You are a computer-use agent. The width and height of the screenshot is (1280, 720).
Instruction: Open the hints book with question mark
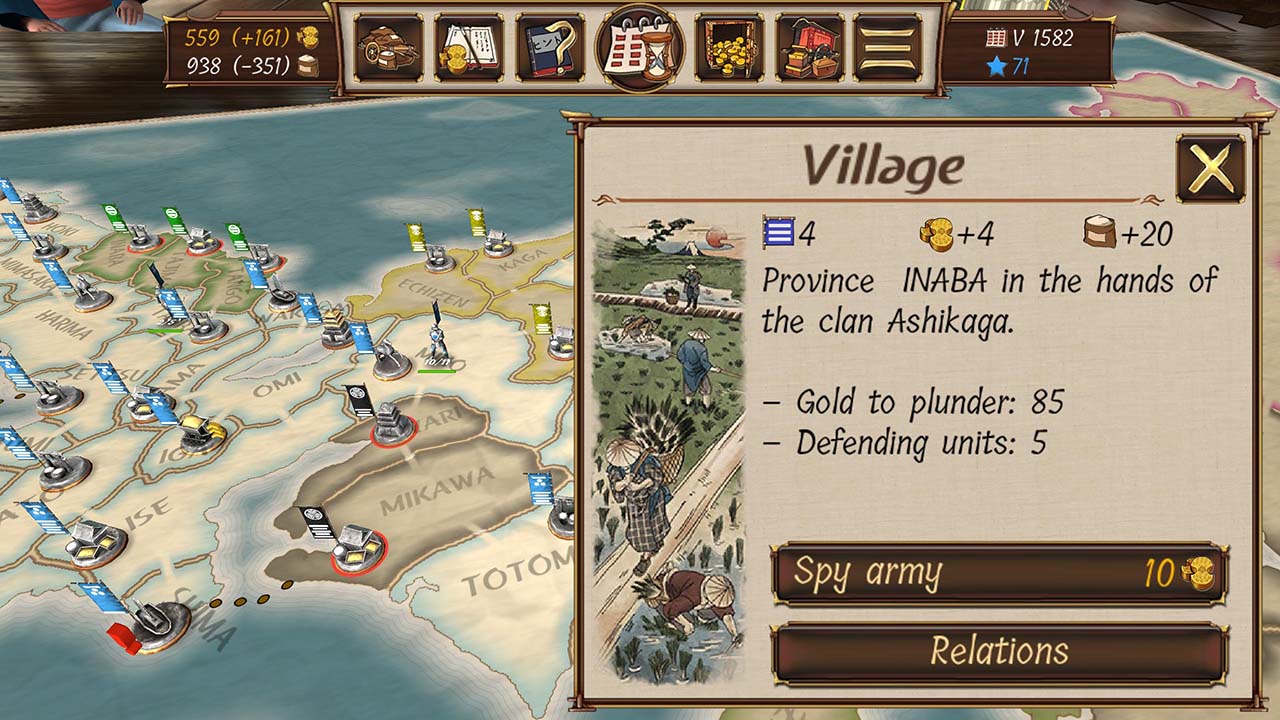point(546,45)
